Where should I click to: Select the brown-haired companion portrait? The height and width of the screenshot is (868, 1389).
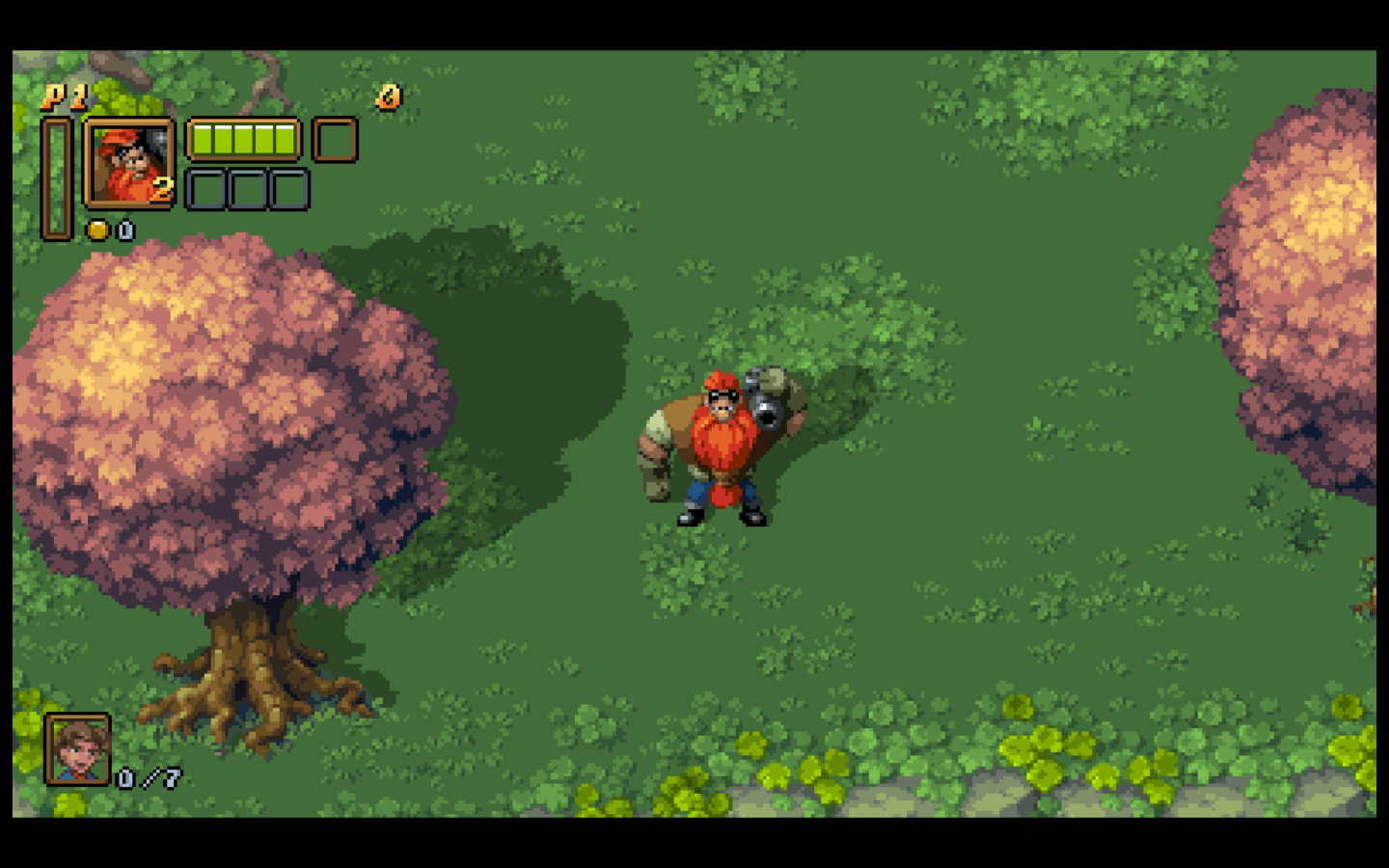[77, 748]
